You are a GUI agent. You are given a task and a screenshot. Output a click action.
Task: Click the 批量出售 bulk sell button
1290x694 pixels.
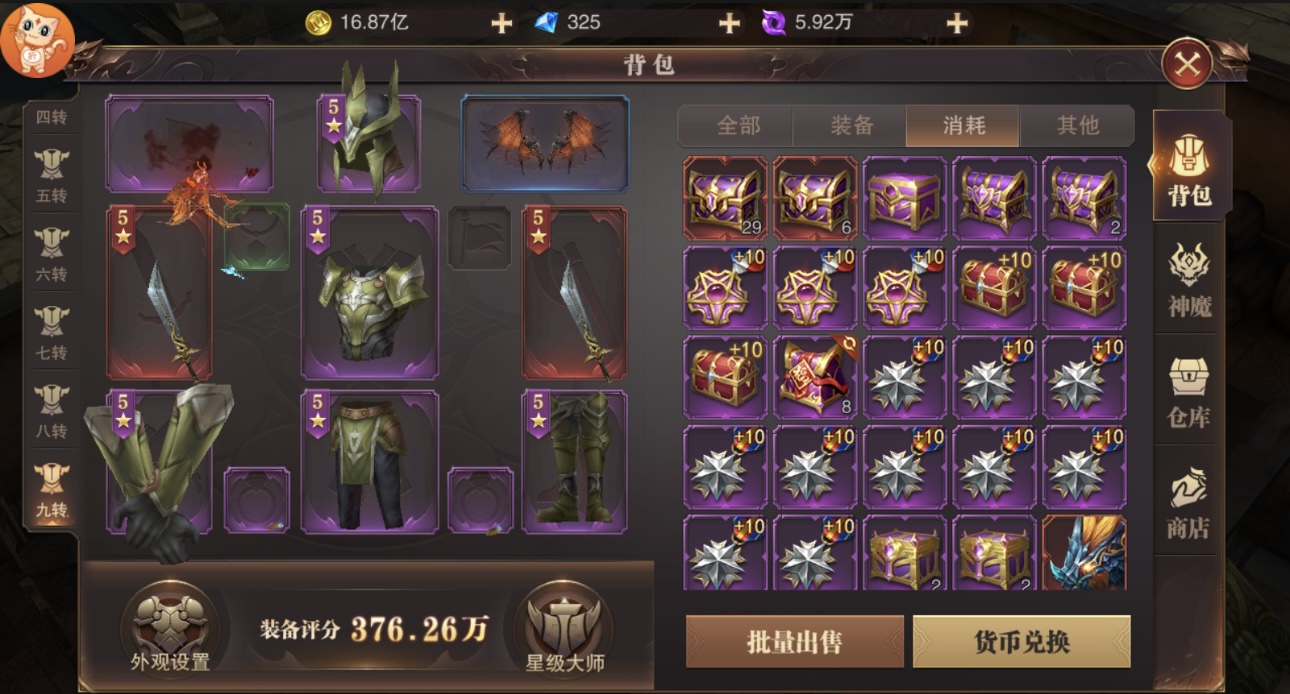click(794, 641)
